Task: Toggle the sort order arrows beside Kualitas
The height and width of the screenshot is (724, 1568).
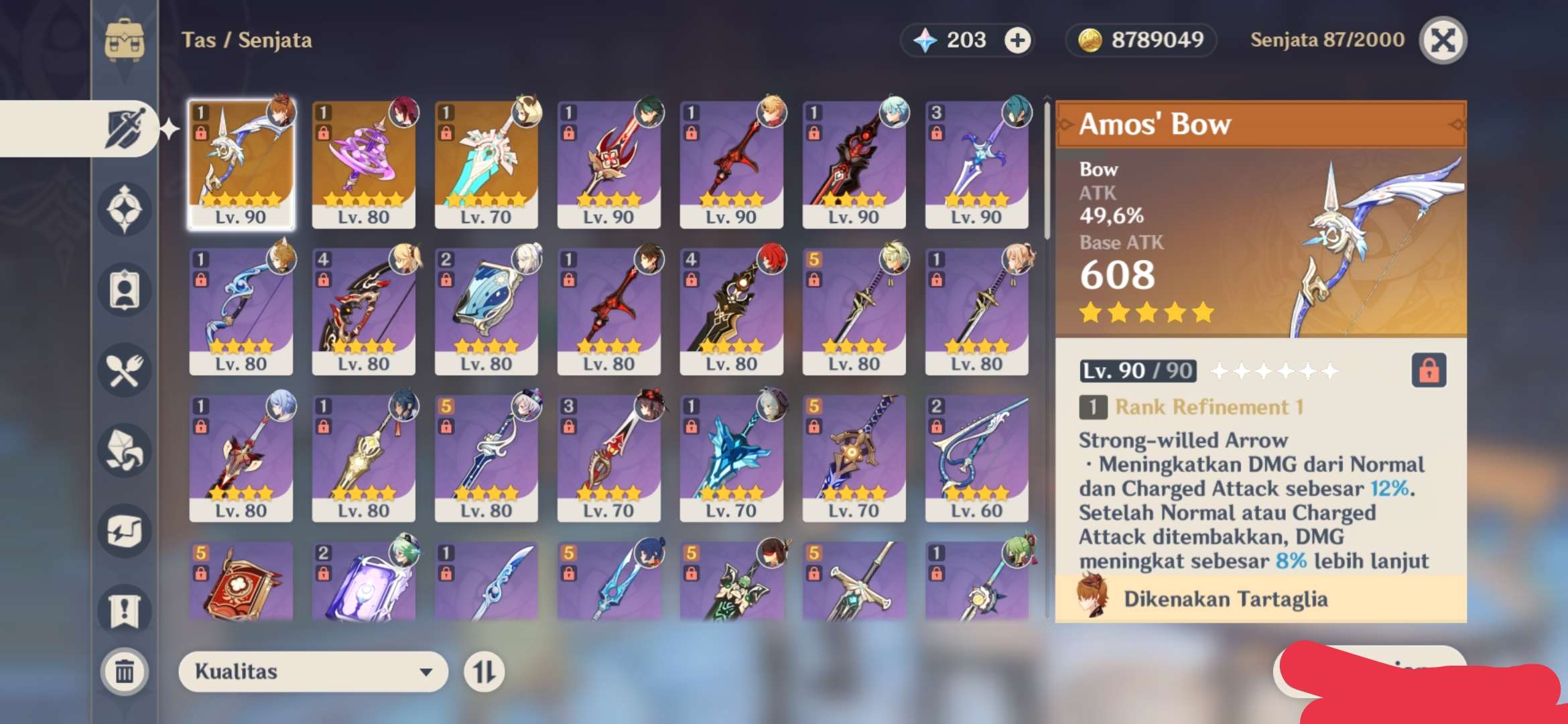Action: coord(484,672)
